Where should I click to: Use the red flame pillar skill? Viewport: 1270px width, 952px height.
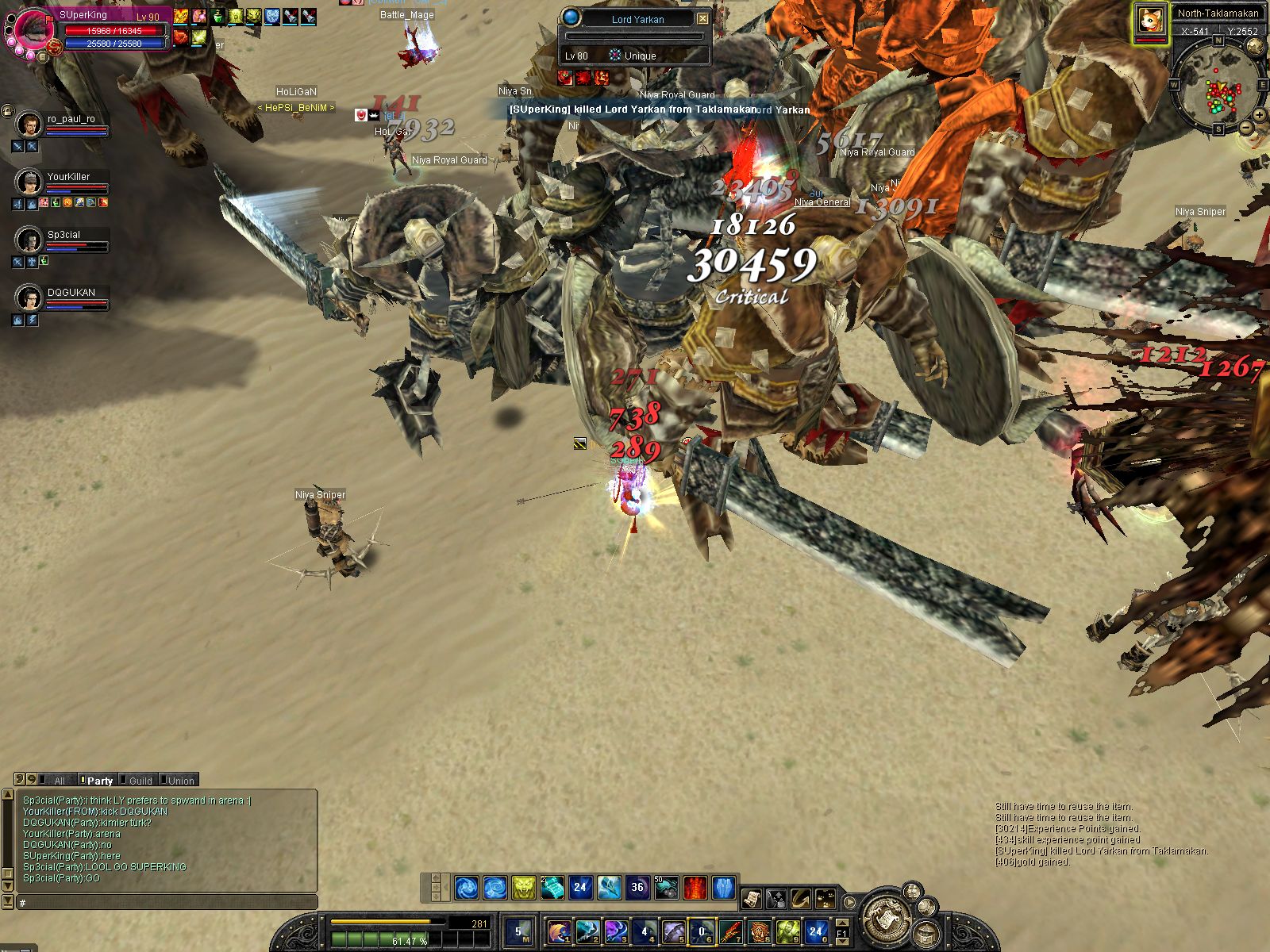(695, 887)
